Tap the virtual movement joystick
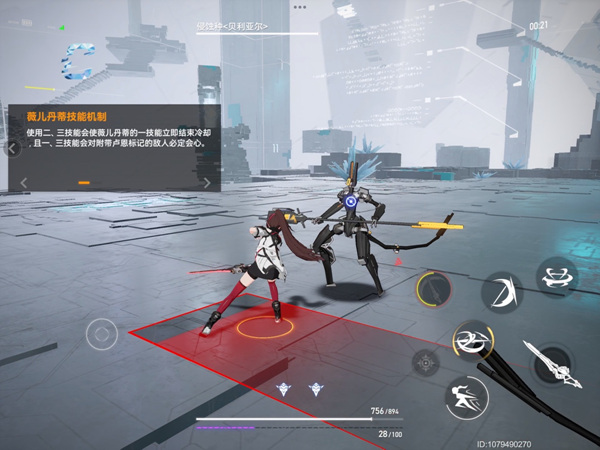This screenshot has width=600, height=450. coord(102,333)
